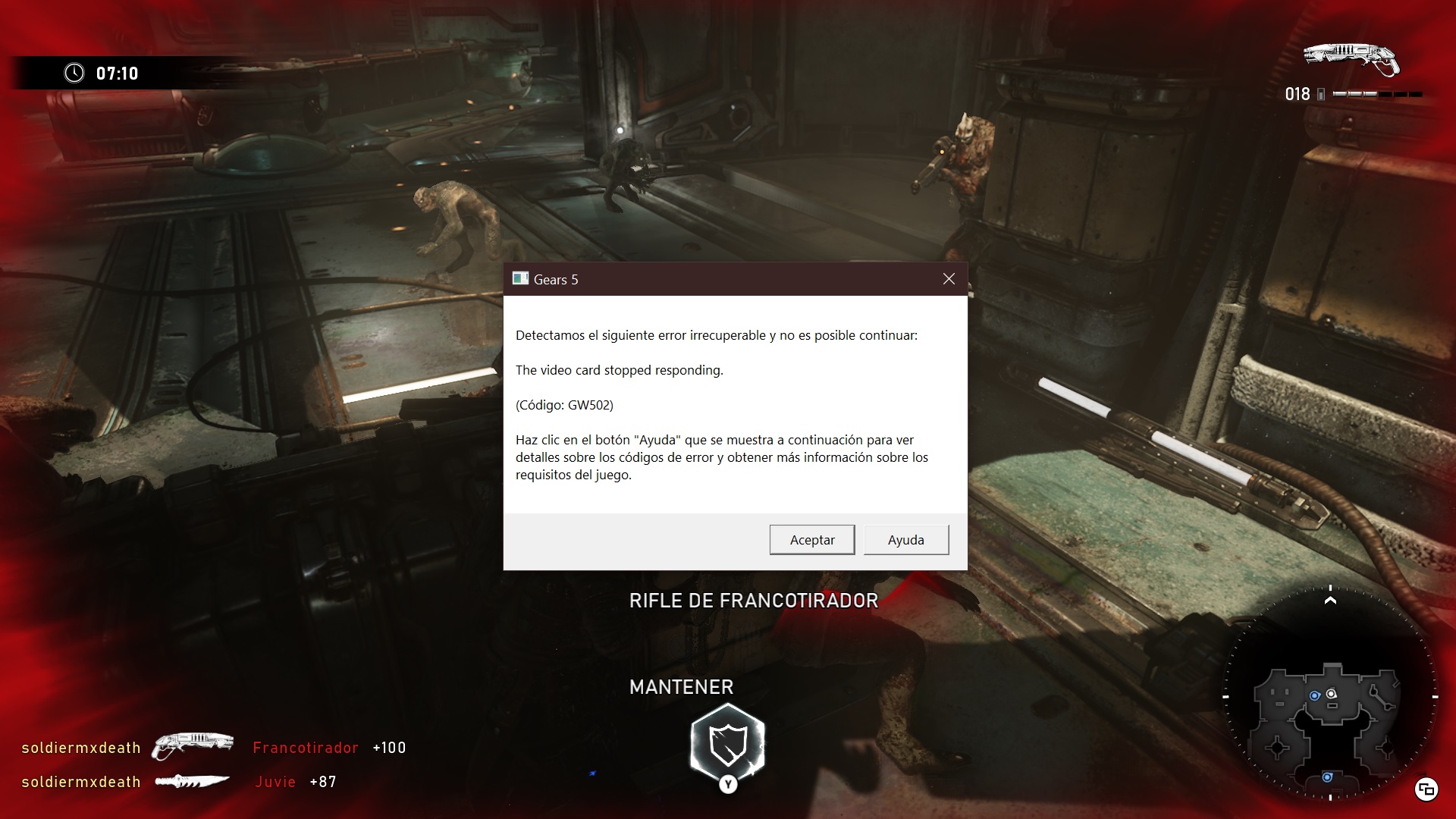Close the Gears 5 error window
Image resolution: width=1456 pixels, height=819 pixels.
[x=949, y=279]
